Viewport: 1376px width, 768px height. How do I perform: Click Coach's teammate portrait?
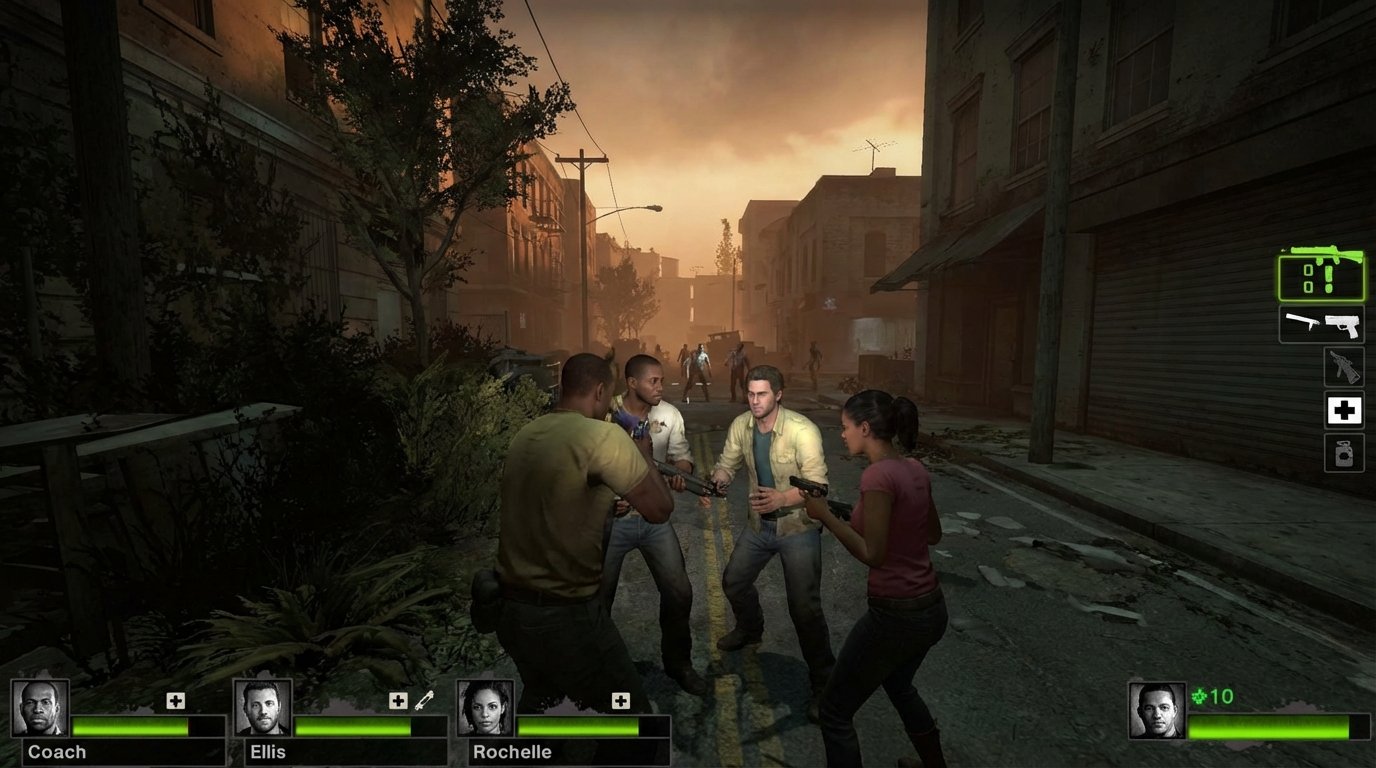tap(41, 708)
